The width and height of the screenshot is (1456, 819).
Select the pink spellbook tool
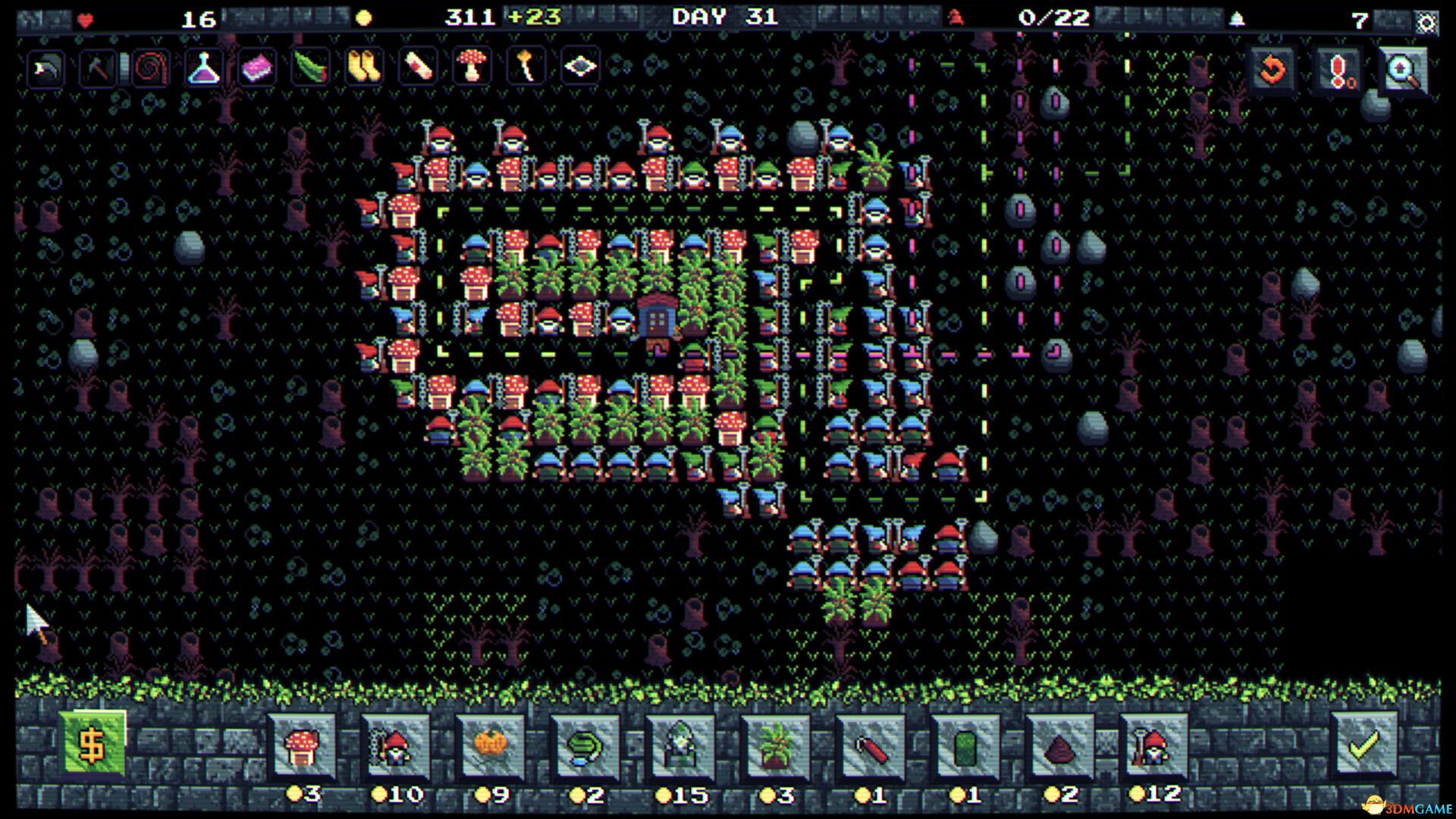[255, 68]
